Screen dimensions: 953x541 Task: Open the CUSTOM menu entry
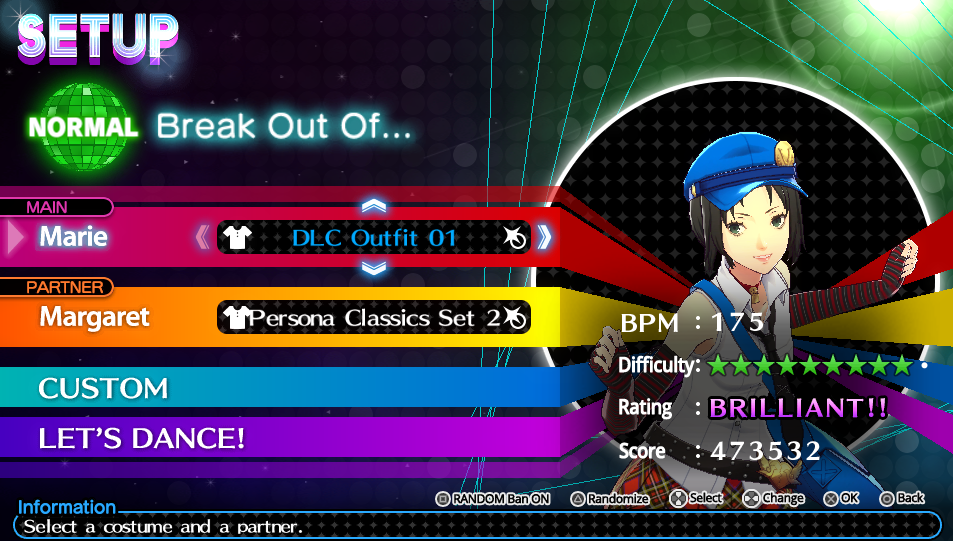click(103, 388)
